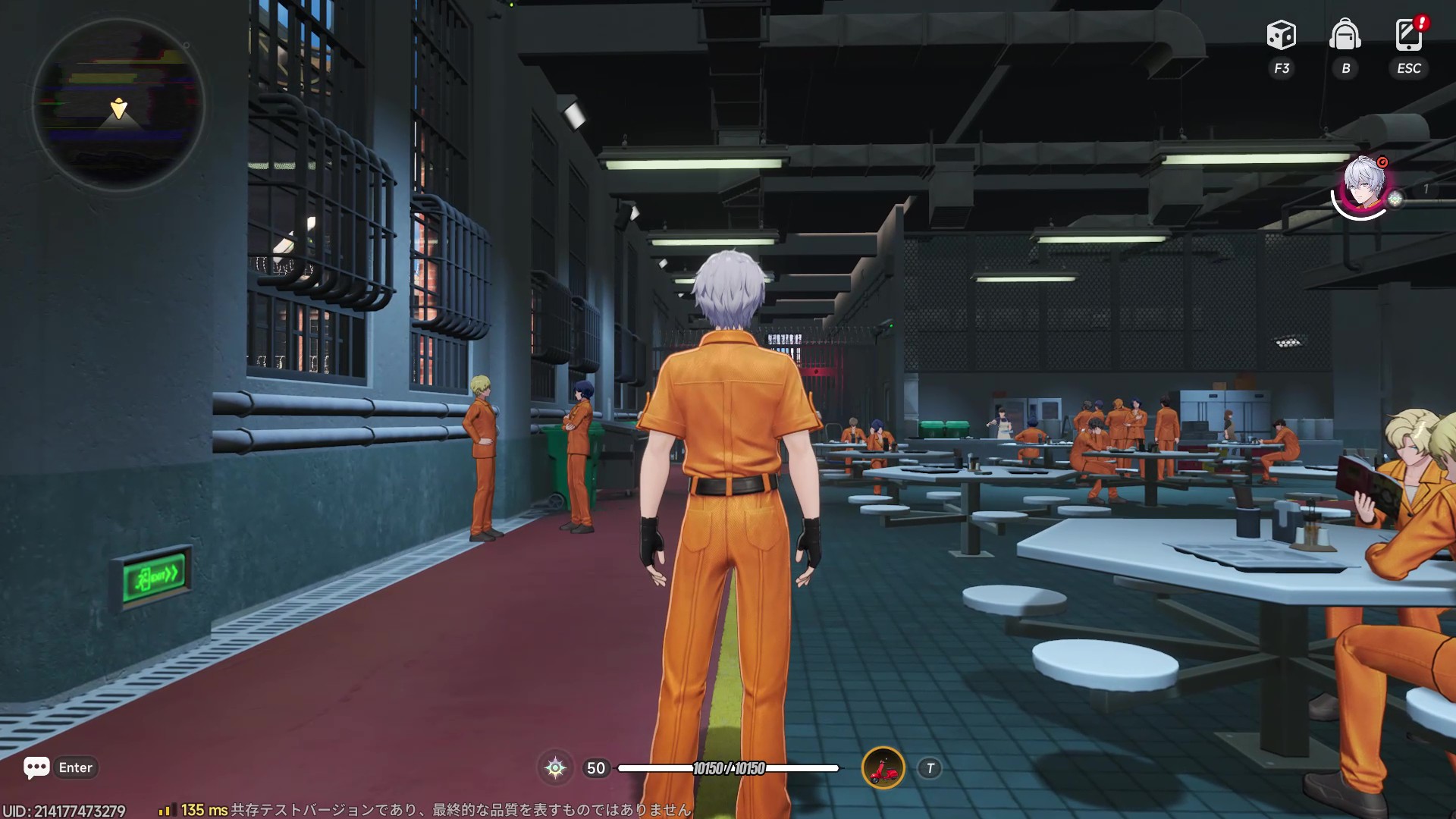
Task: Select the white-haired character portrait
Action: [x=1363, y=185]
